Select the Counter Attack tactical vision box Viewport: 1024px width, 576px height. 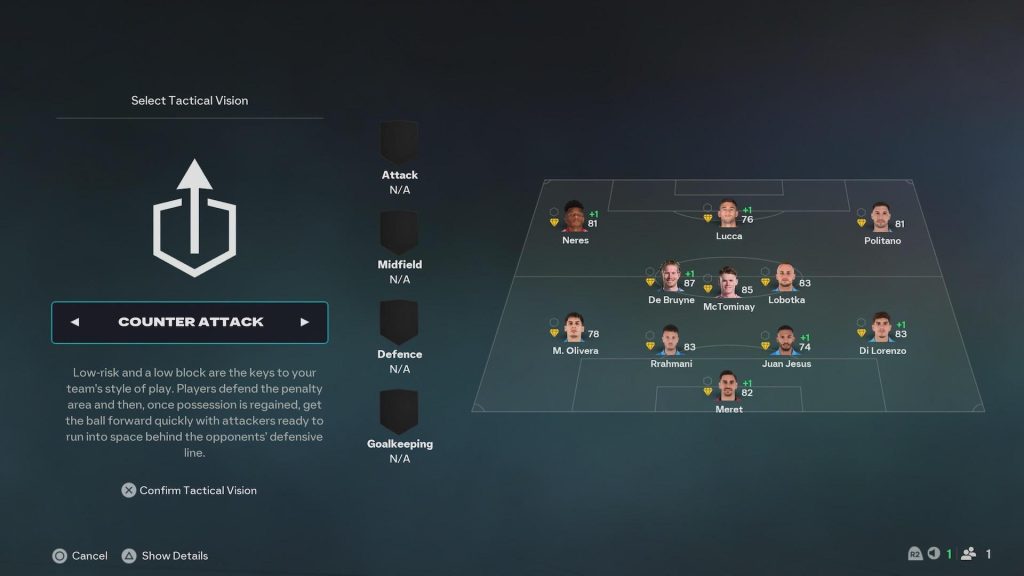point(190,322)
